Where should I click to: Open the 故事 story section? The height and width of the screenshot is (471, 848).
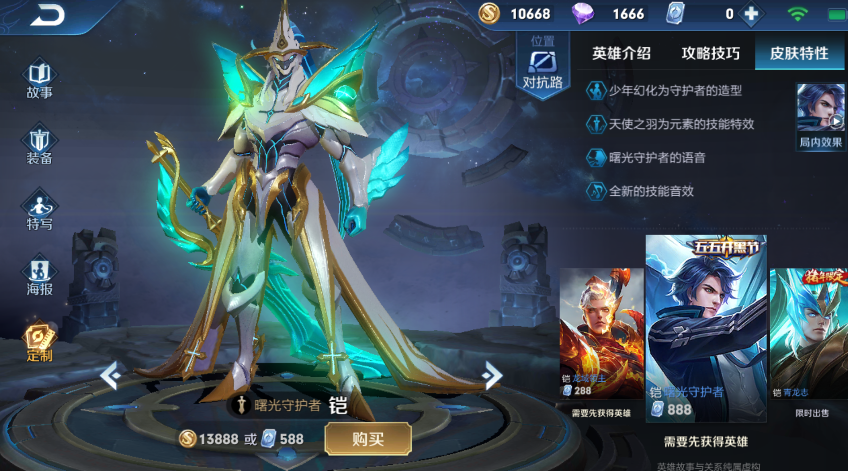pos(40,81)
